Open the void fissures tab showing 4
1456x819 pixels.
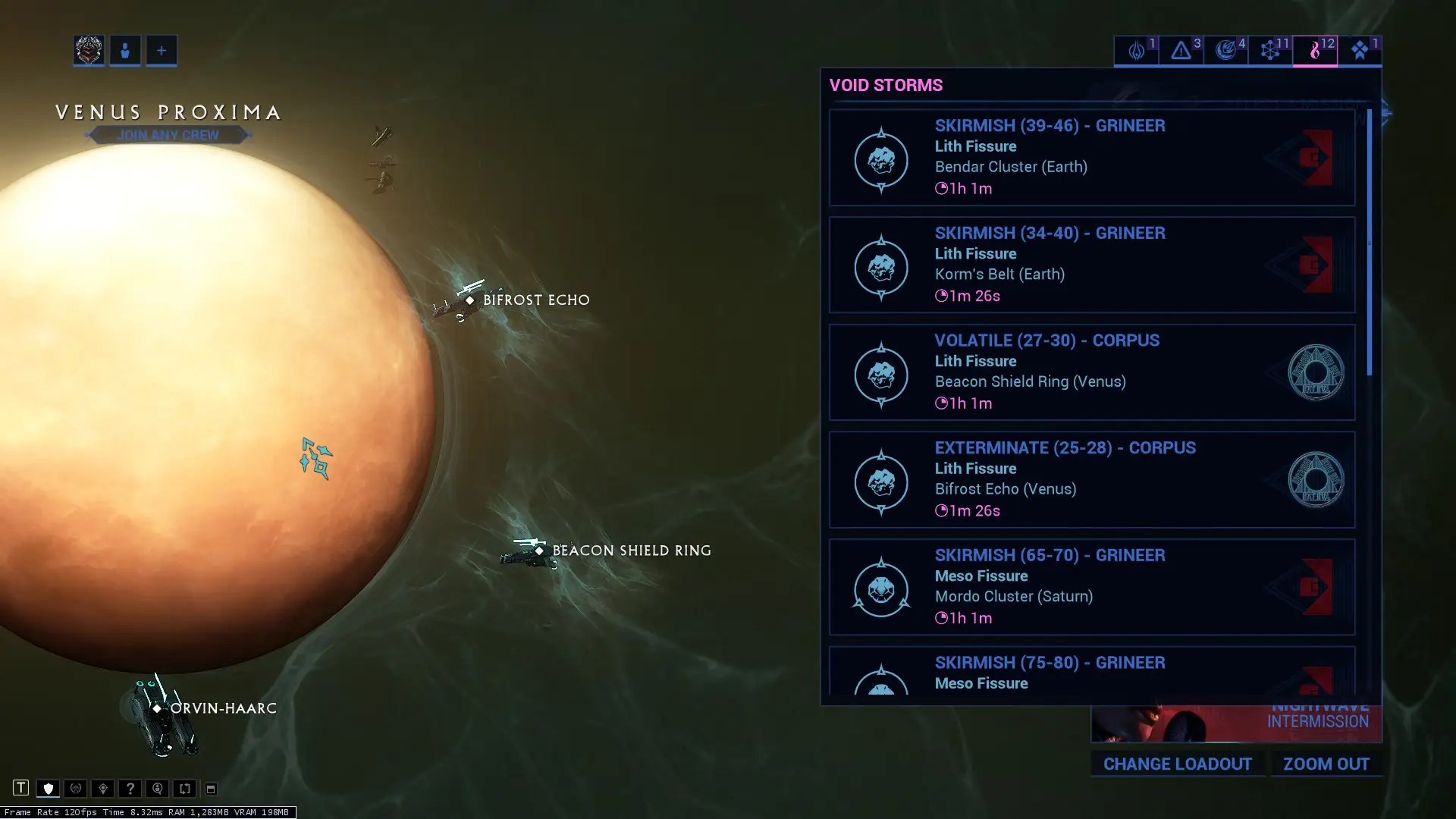[x=1225, y=51]
